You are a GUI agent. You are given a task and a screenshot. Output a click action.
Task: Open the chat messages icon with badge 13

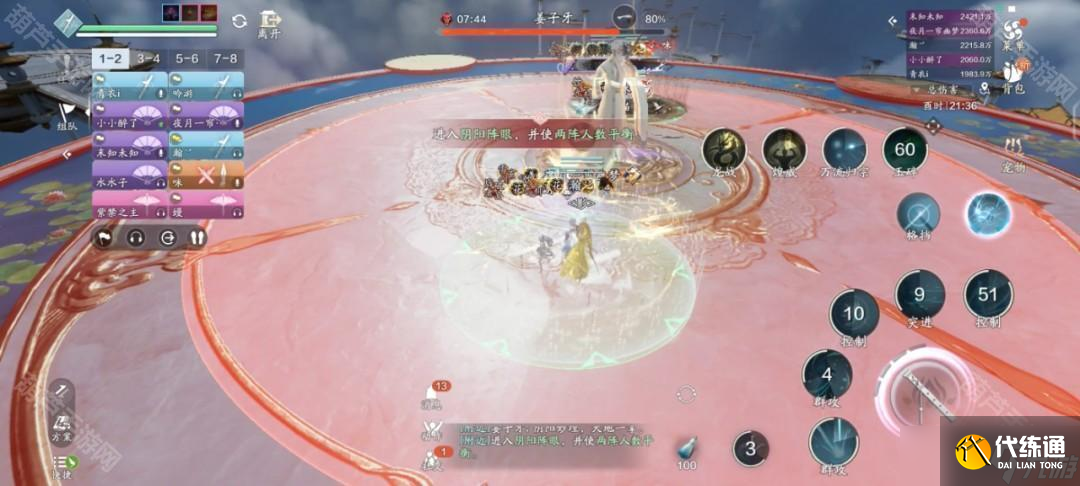click(x=433, y=394)
